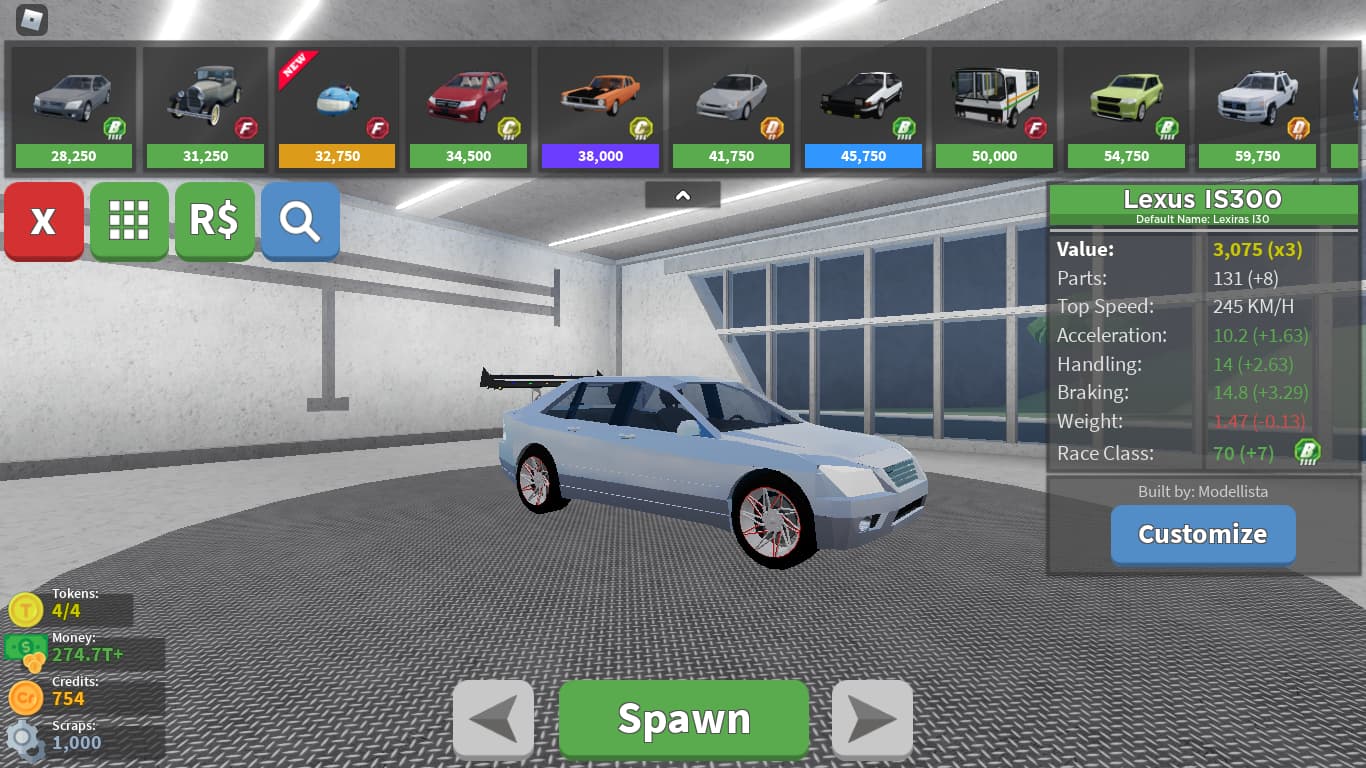Select the white pickup truck priced 59,750
Screen dimensions: 1366x768
[x=1257, y=107]
